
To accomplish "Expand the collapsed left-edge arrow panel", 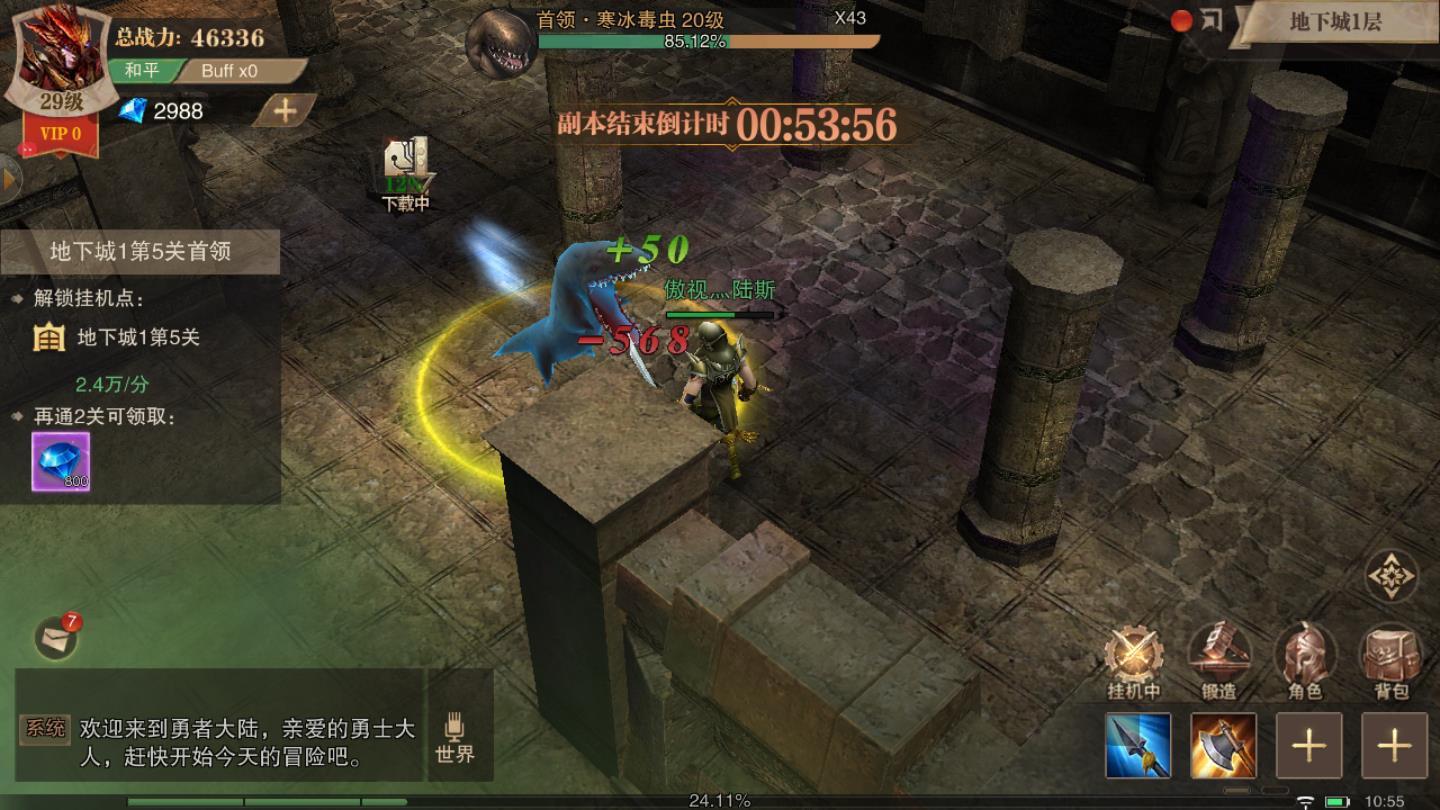I will pyautogui.click(x=8, y=180).
